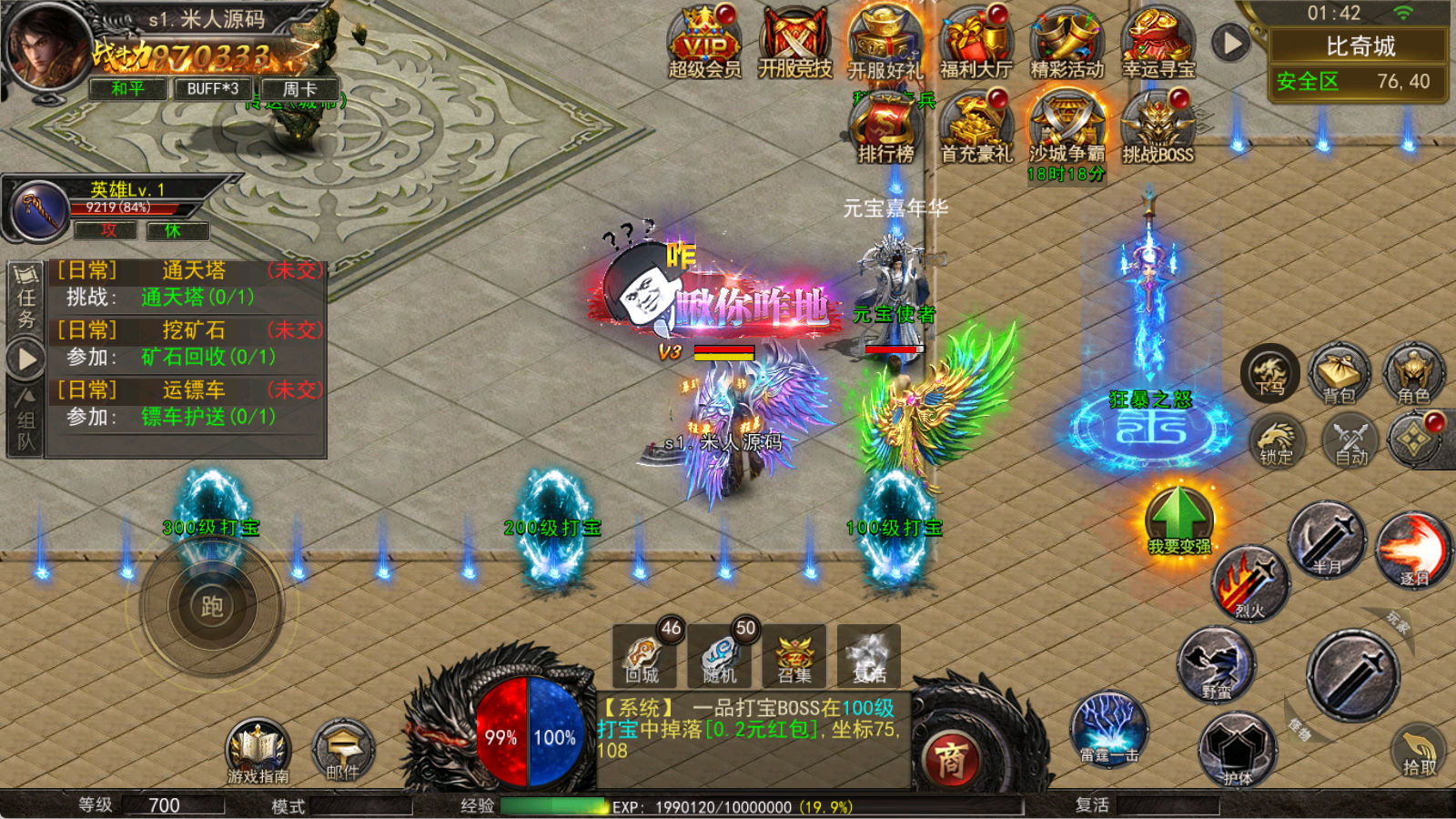
Task: Open the 背包 backpack
Action: click(x=1339, y=375)
